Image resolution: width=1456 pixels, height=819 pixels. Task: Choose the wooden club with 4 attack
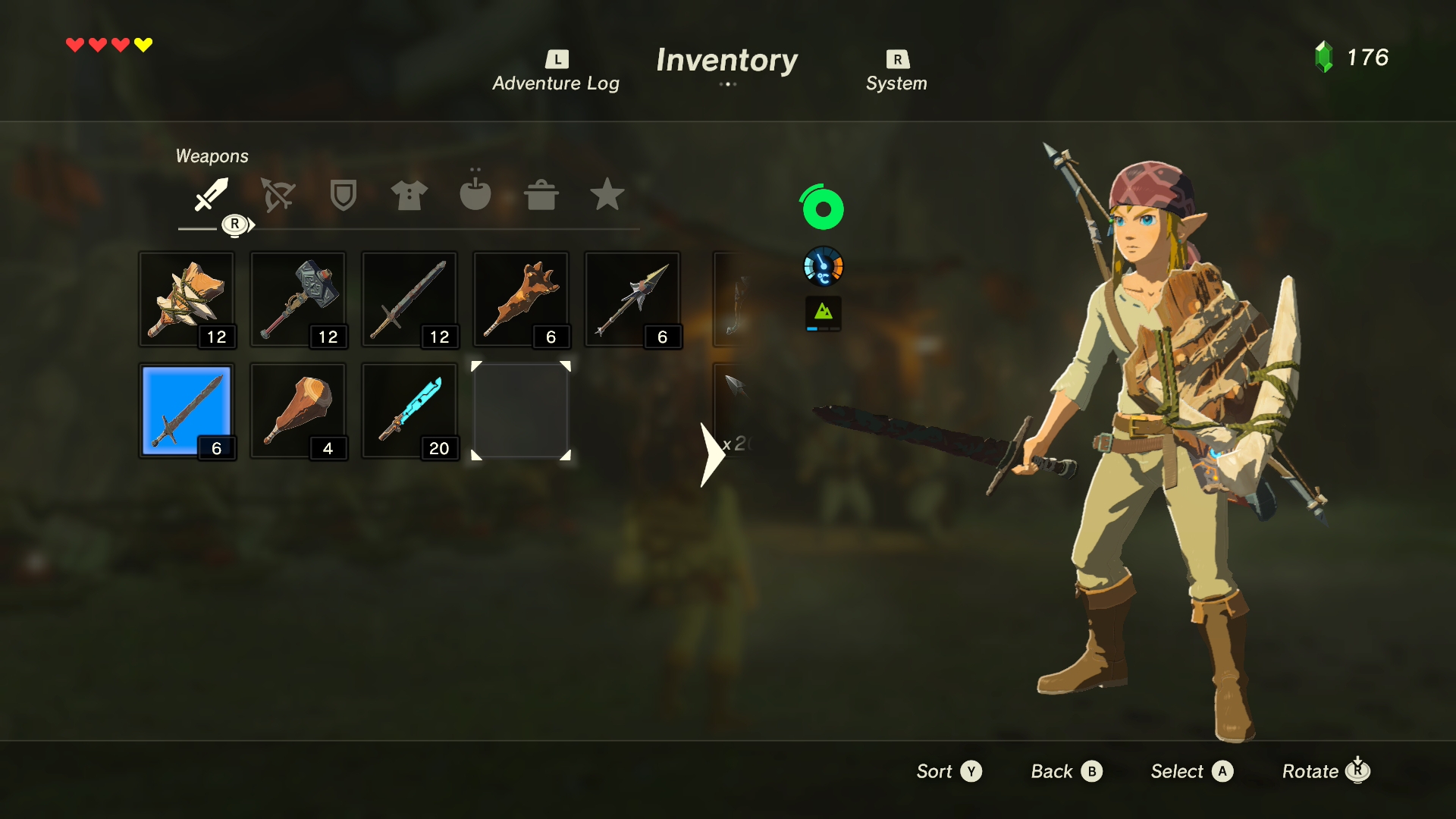[298, 411]
